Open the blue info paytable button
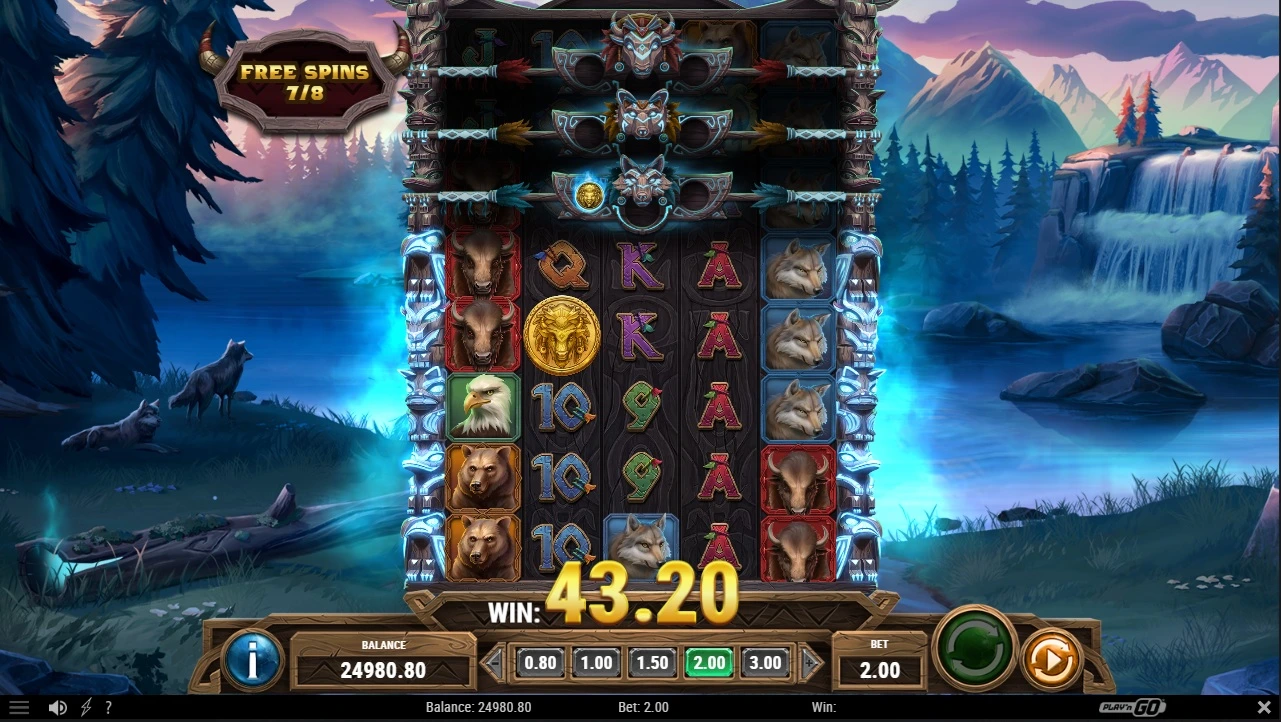This screenshot has height=722, width=1281. (x=253, y=659)
